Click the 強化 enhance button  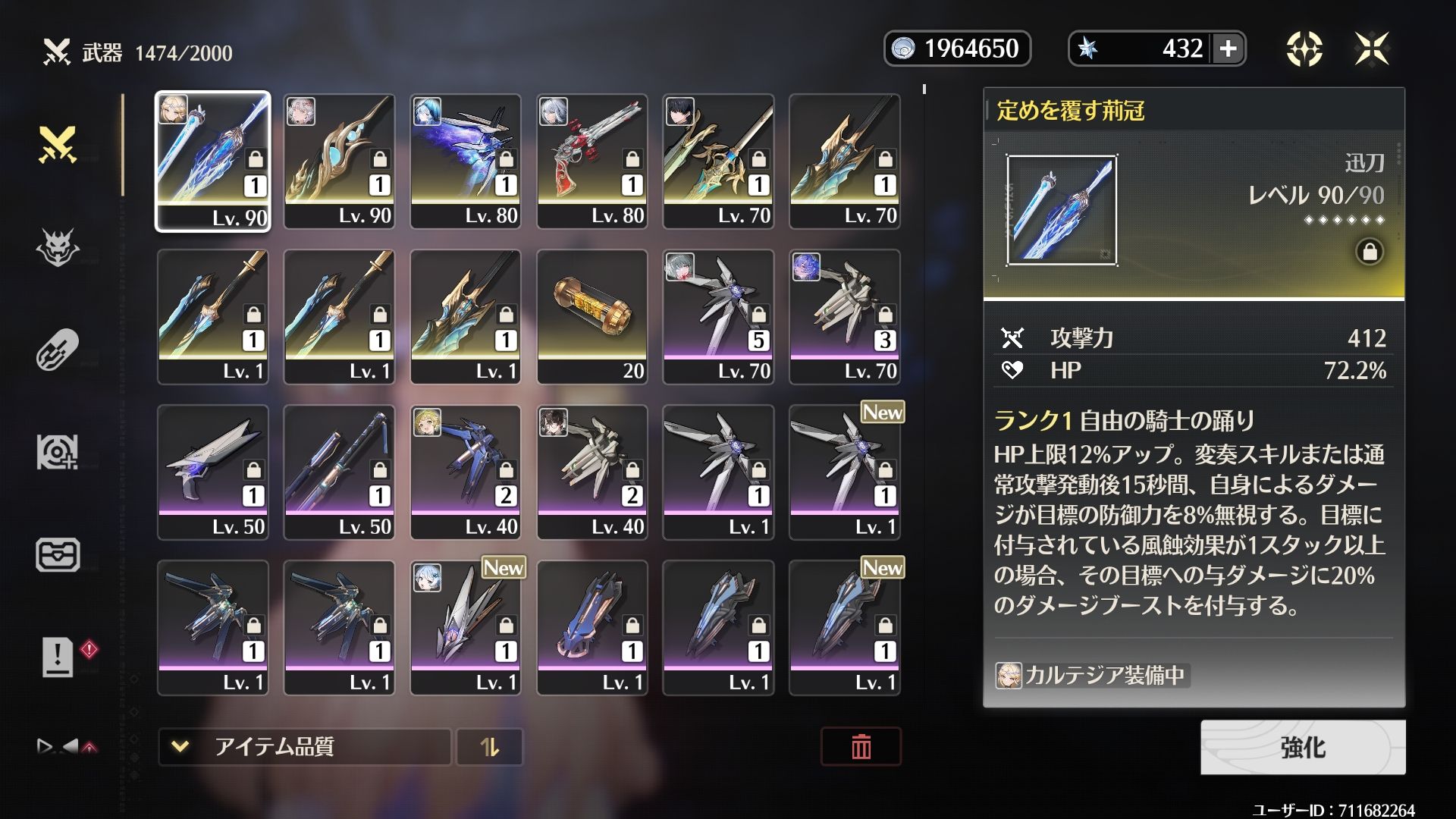click(x=1302, y=747)
